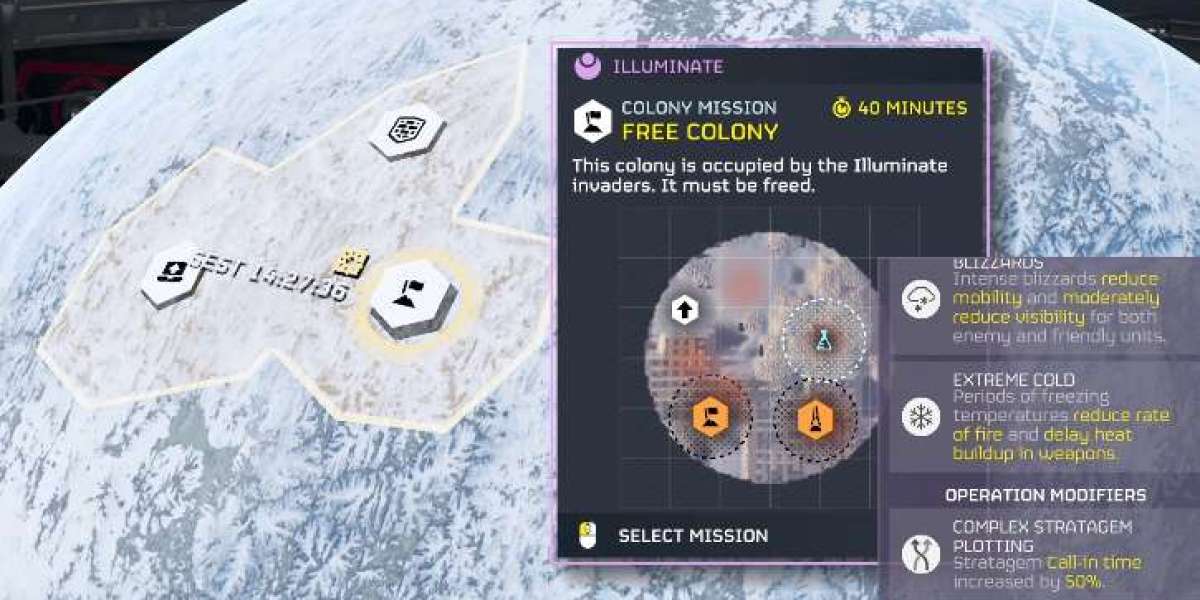
Task: Click the white extraction arrow marker on the map
Action: [x=685, y=309]
